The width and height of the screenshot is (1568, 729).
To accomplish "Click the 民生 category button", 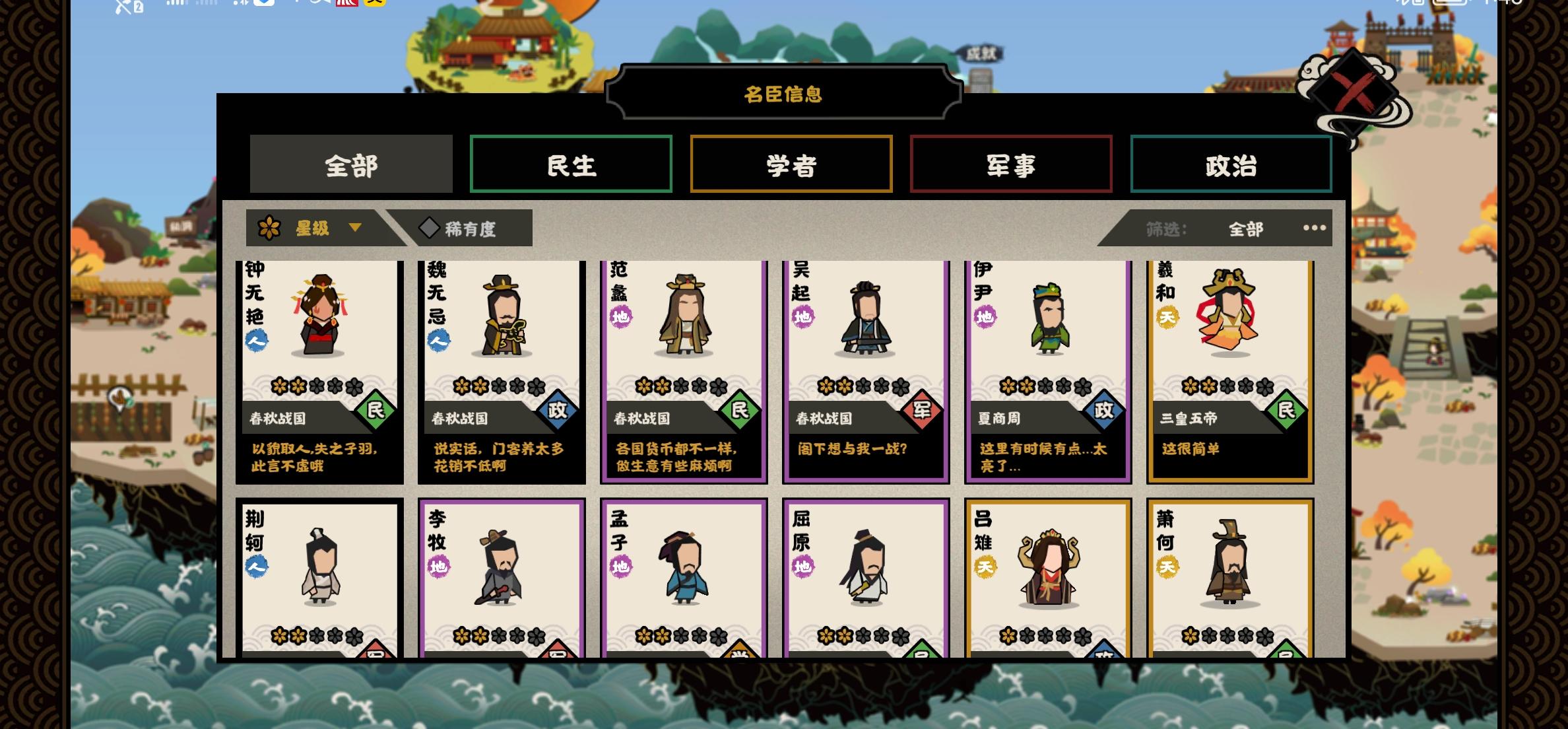I will click(571, 164).
